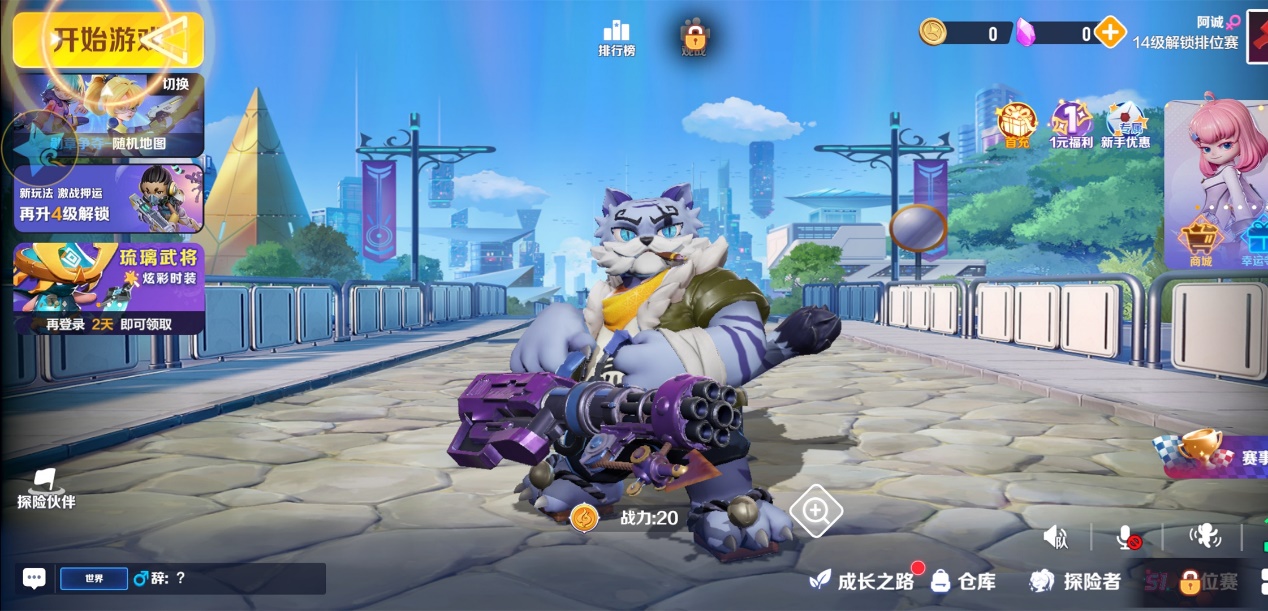
Task: Open the 新手优惠 newcomer deal
Action: [x=1126, y=126]
